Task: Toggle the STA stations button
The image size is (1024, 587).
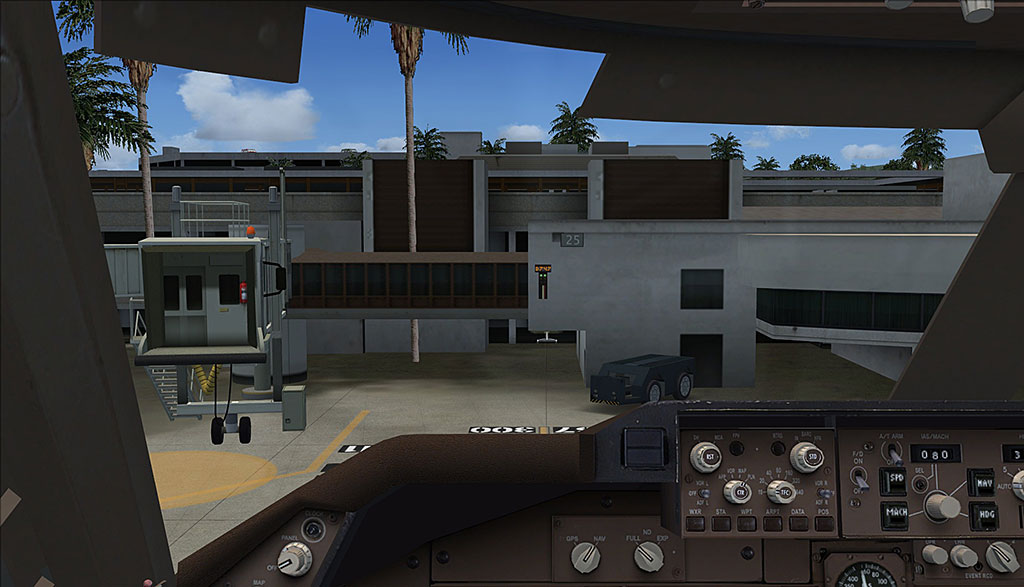Action: point(720,524)
